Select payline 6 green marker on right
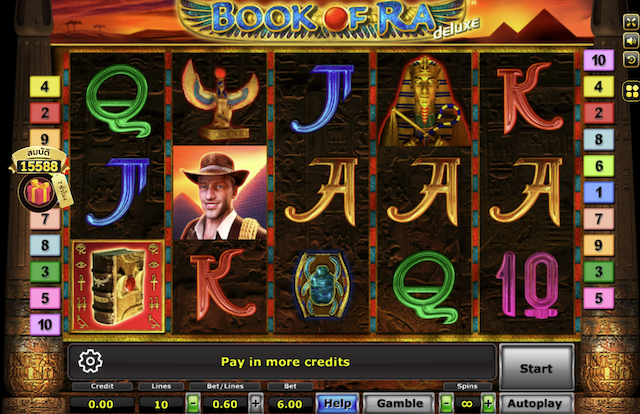This screenshot has height=414, width=640. pyautogui.click(x=598, y=166)
